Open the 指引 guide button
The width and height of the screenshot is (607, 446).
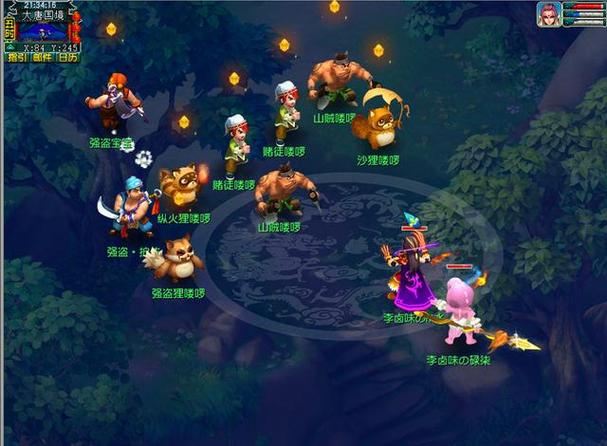(x=17, y=57)
